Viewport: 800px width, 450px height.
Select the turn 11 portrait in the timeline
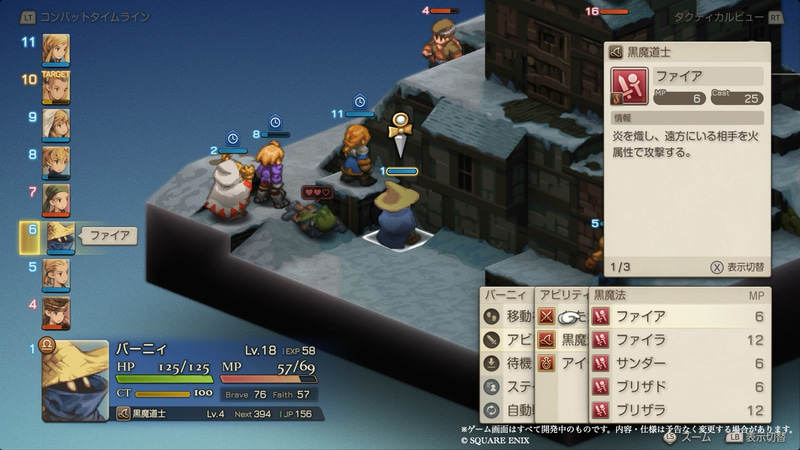(x=56, y=48)
